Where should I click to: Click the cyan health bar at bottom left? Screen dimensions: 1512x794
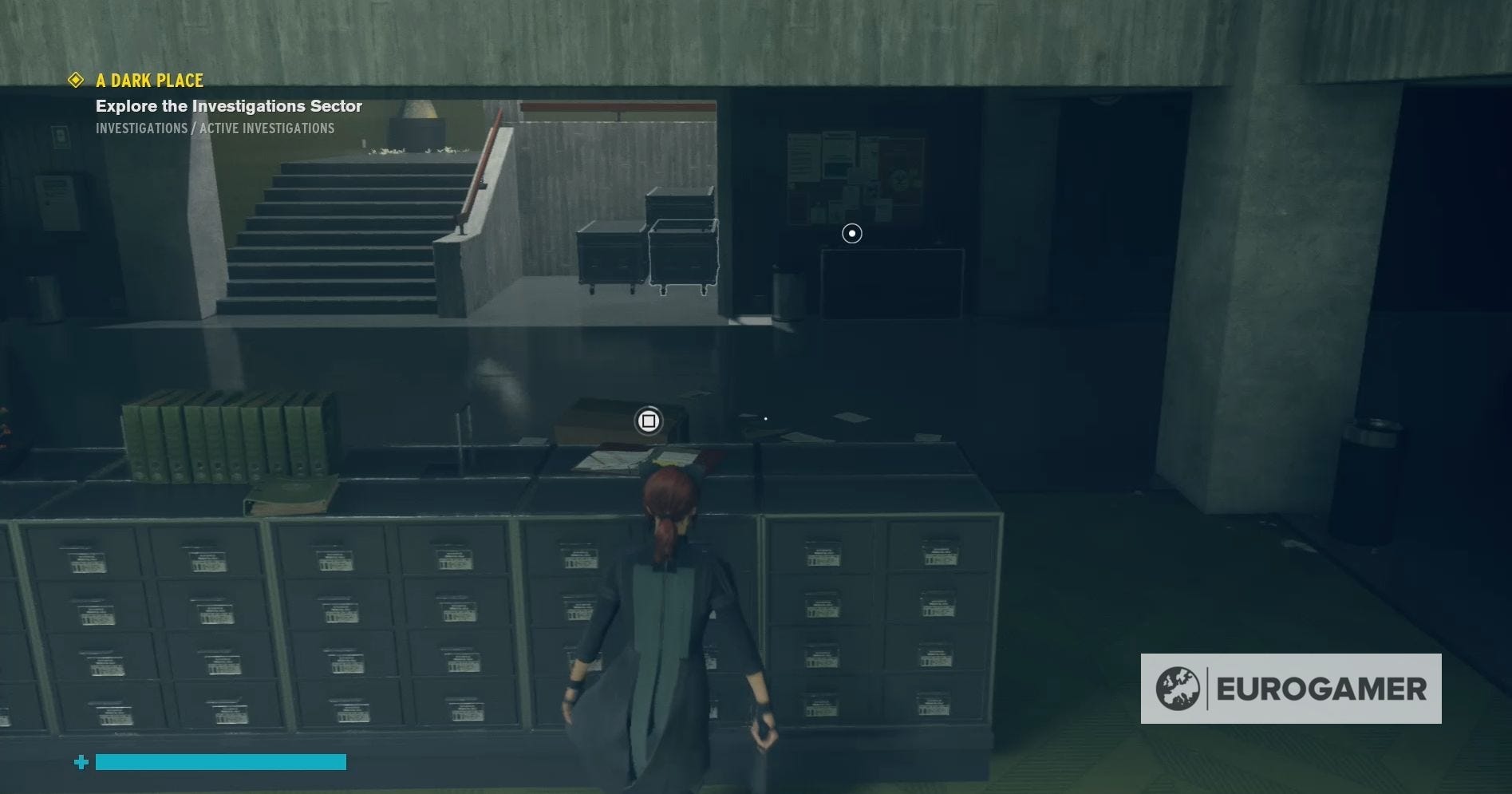click(x=219, y=763)
